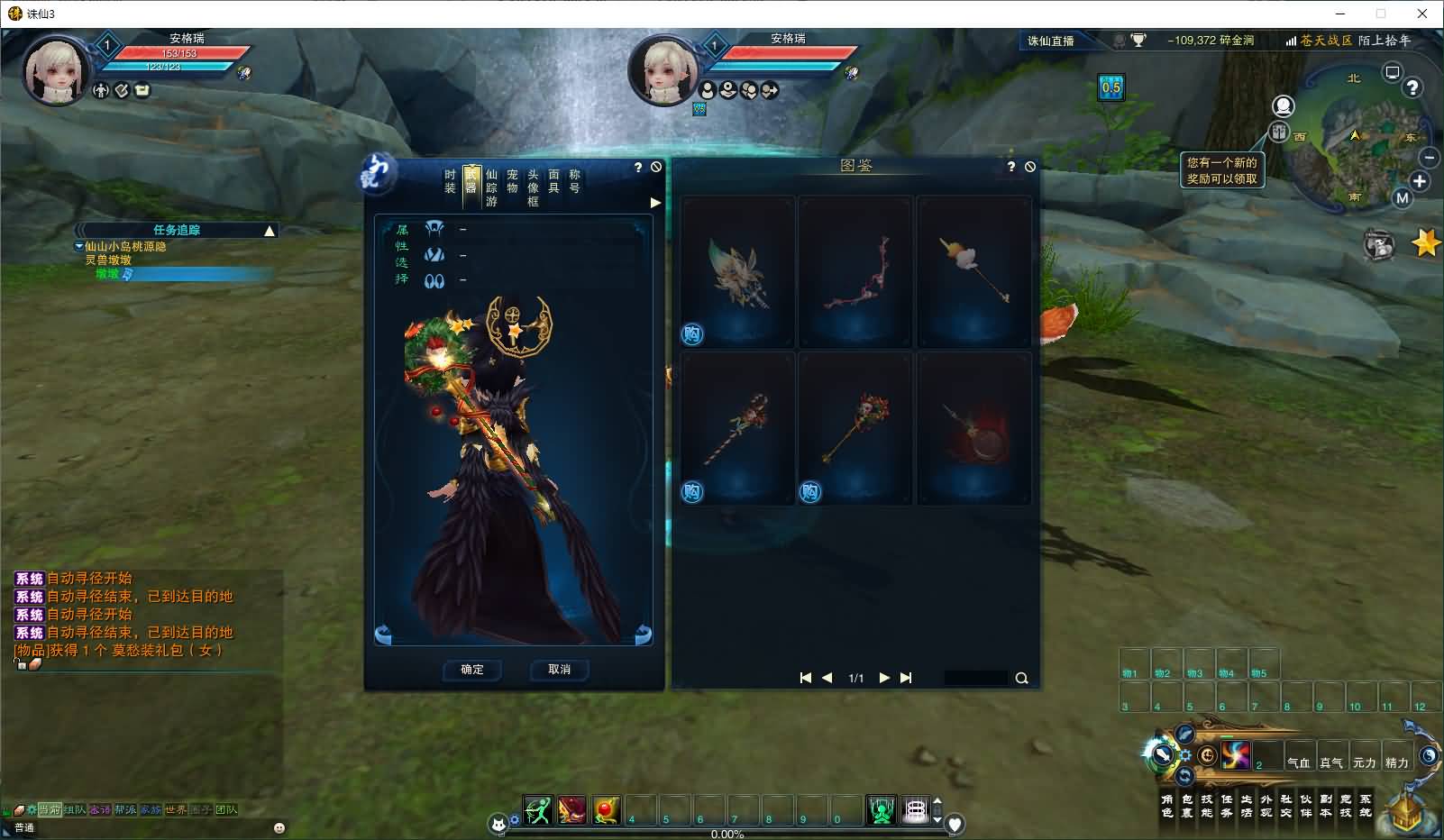Screen dimensions: 1444x840
Task: Switch to the 时装 tab
Action: [x=450, y=181]
